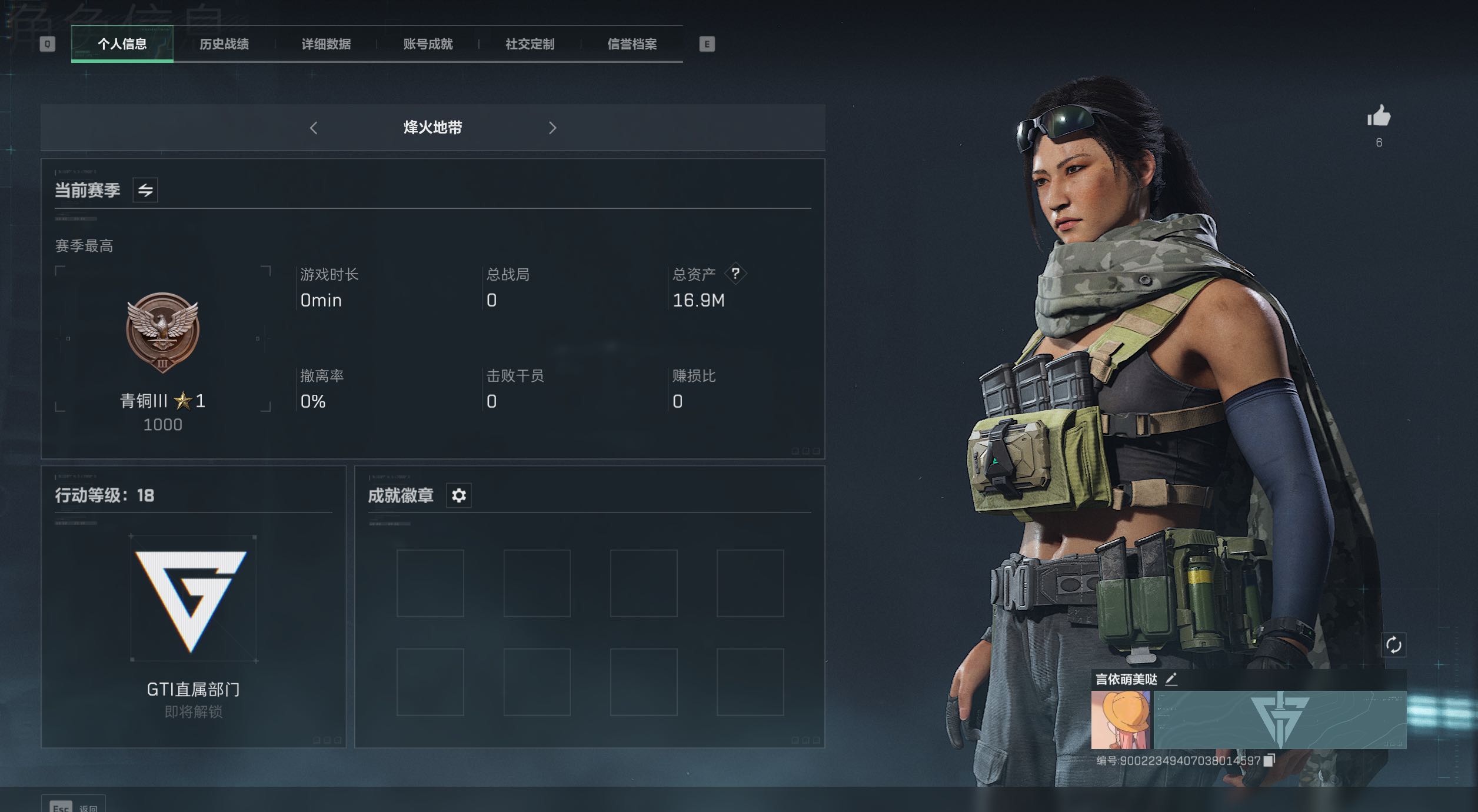Toggle the 当前赛季 season swap button
The image size is (1478, 812).
145,190
